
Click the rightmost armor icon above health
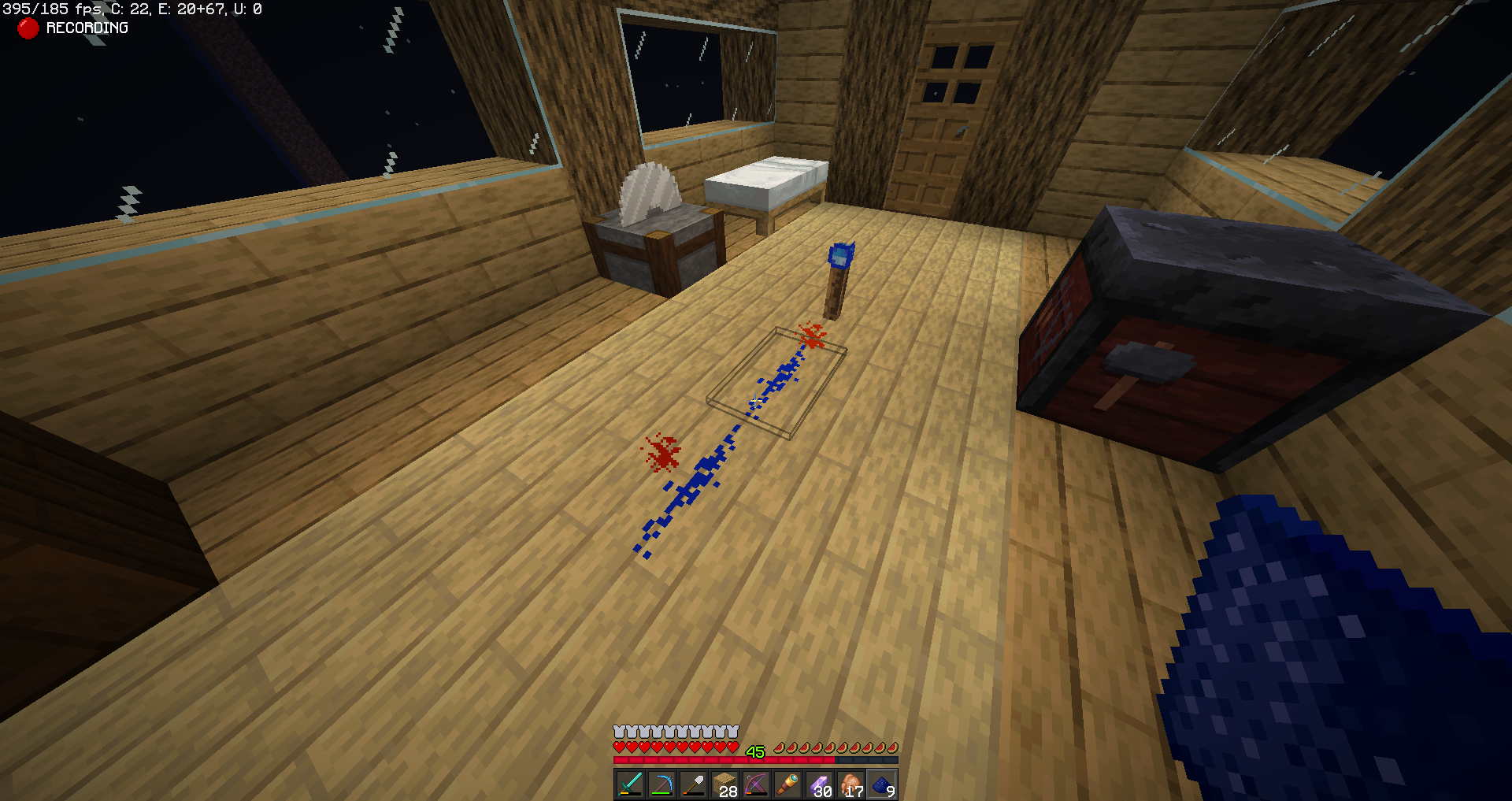[x=733, y=732]
